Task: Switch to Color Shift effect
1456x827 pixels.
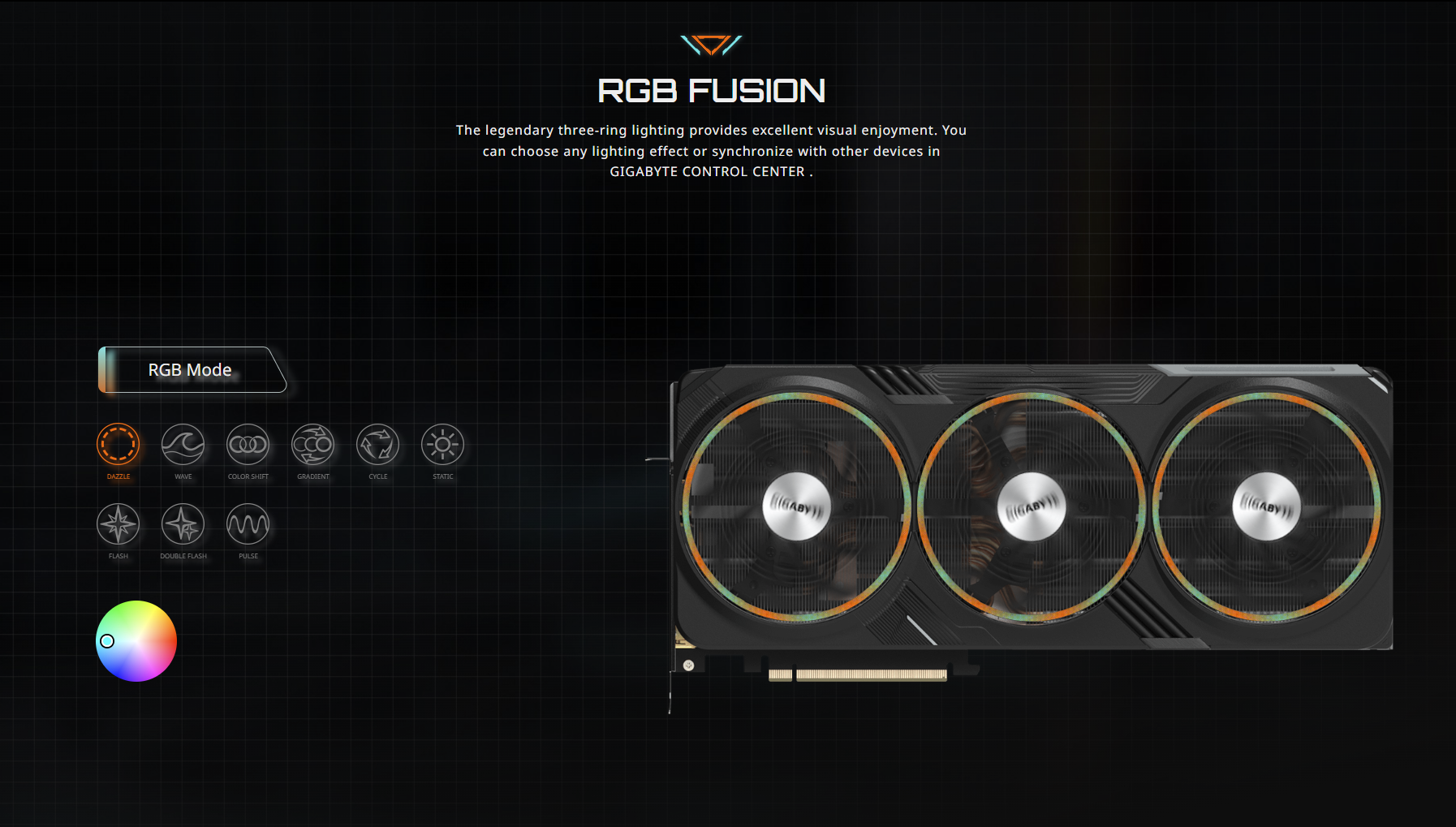Action: (248, 445)
